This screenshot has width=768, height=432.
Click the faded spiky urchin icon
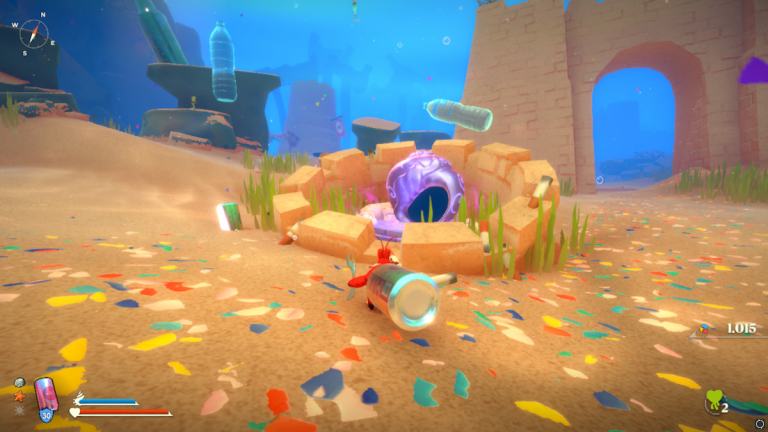coord(20,410)
